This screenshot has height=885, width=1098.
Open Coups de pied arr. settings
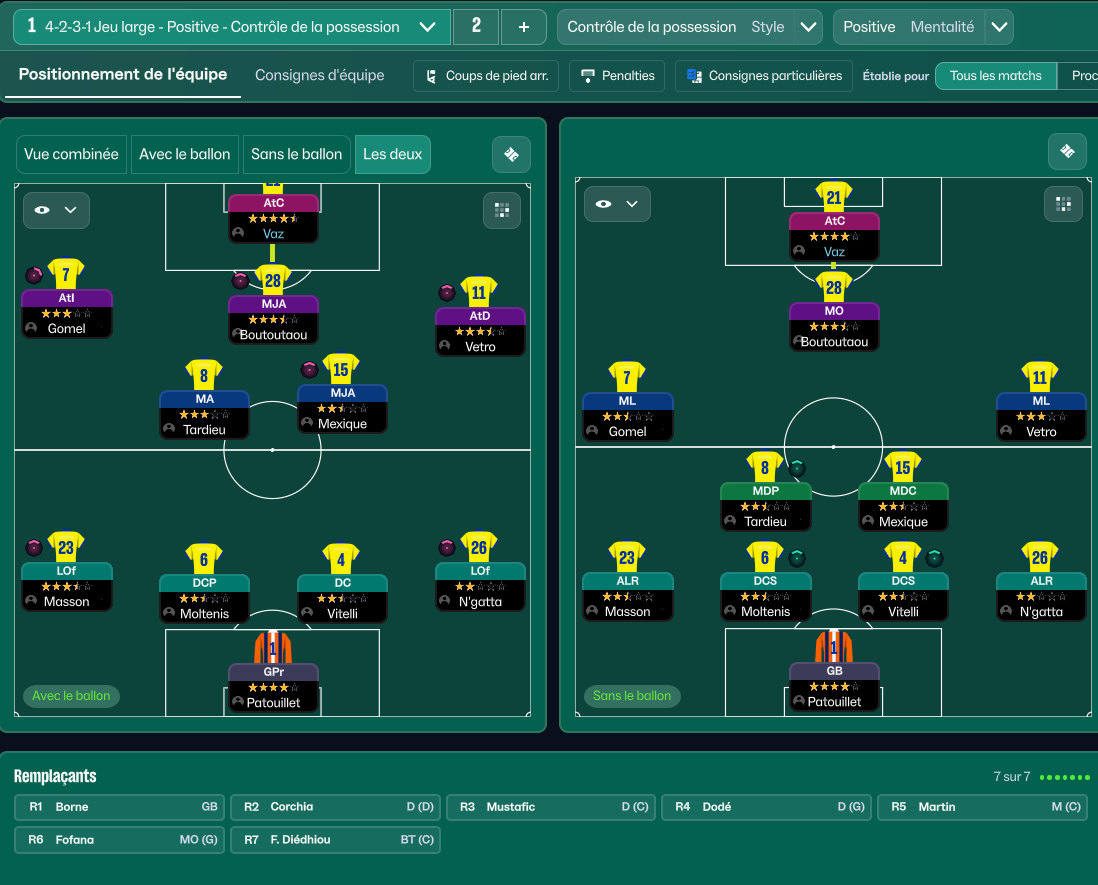[x=486, y=76]
